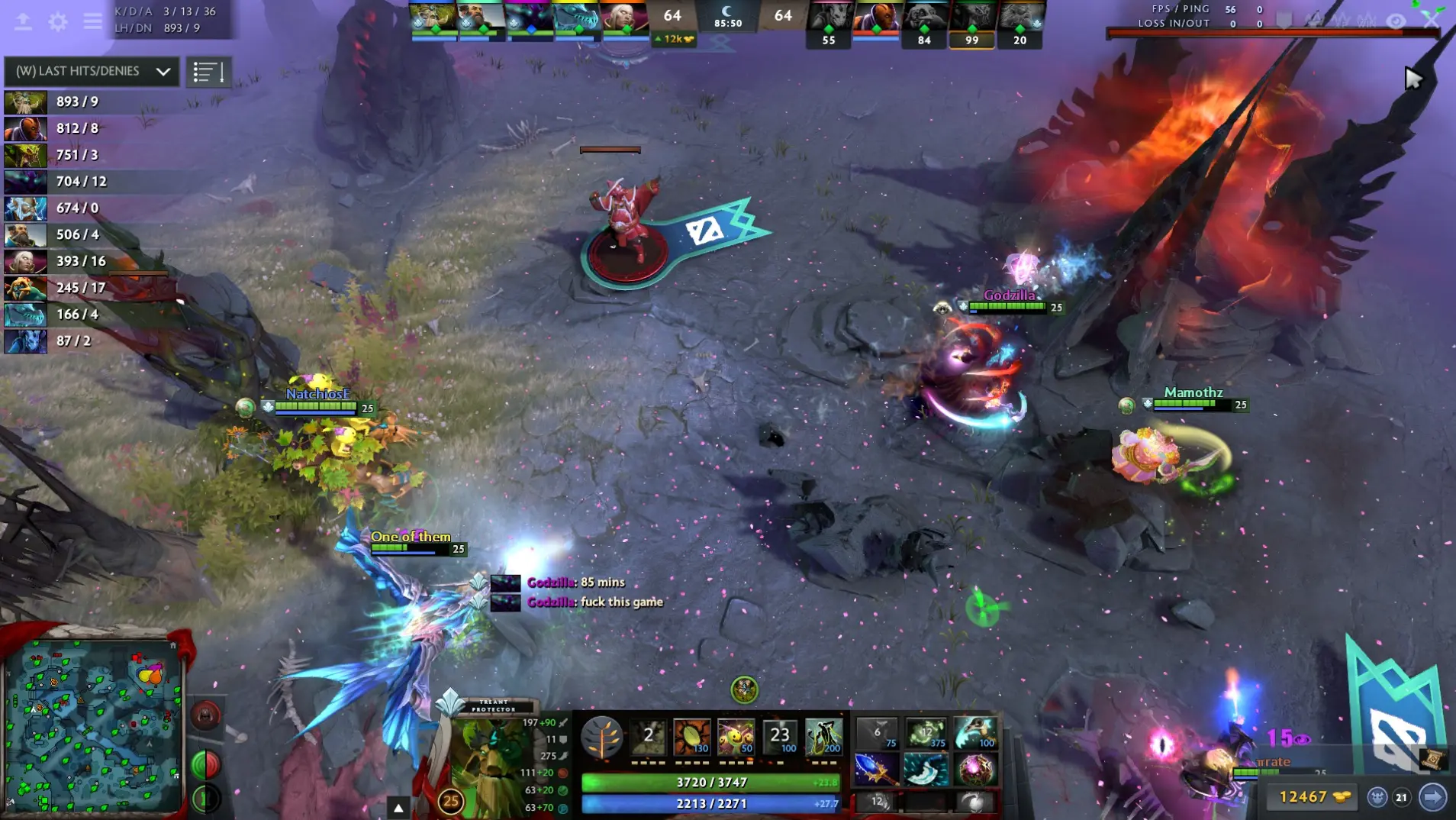Select the 893 / 9 stats row

click(x=76, y=102)
